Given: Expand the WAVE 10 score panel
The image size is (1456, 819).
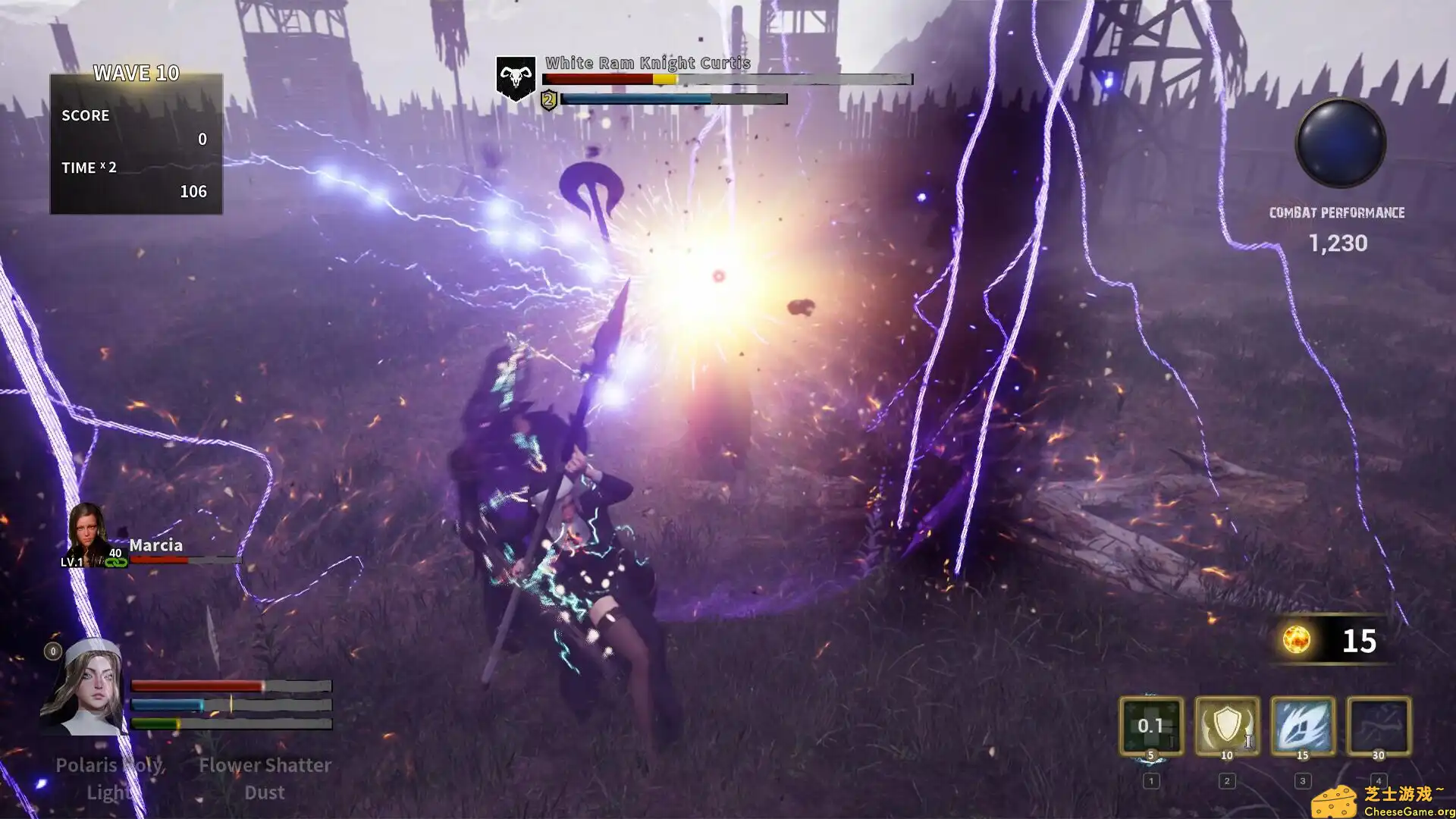Looking at the screenshot, I should [135, 74].
